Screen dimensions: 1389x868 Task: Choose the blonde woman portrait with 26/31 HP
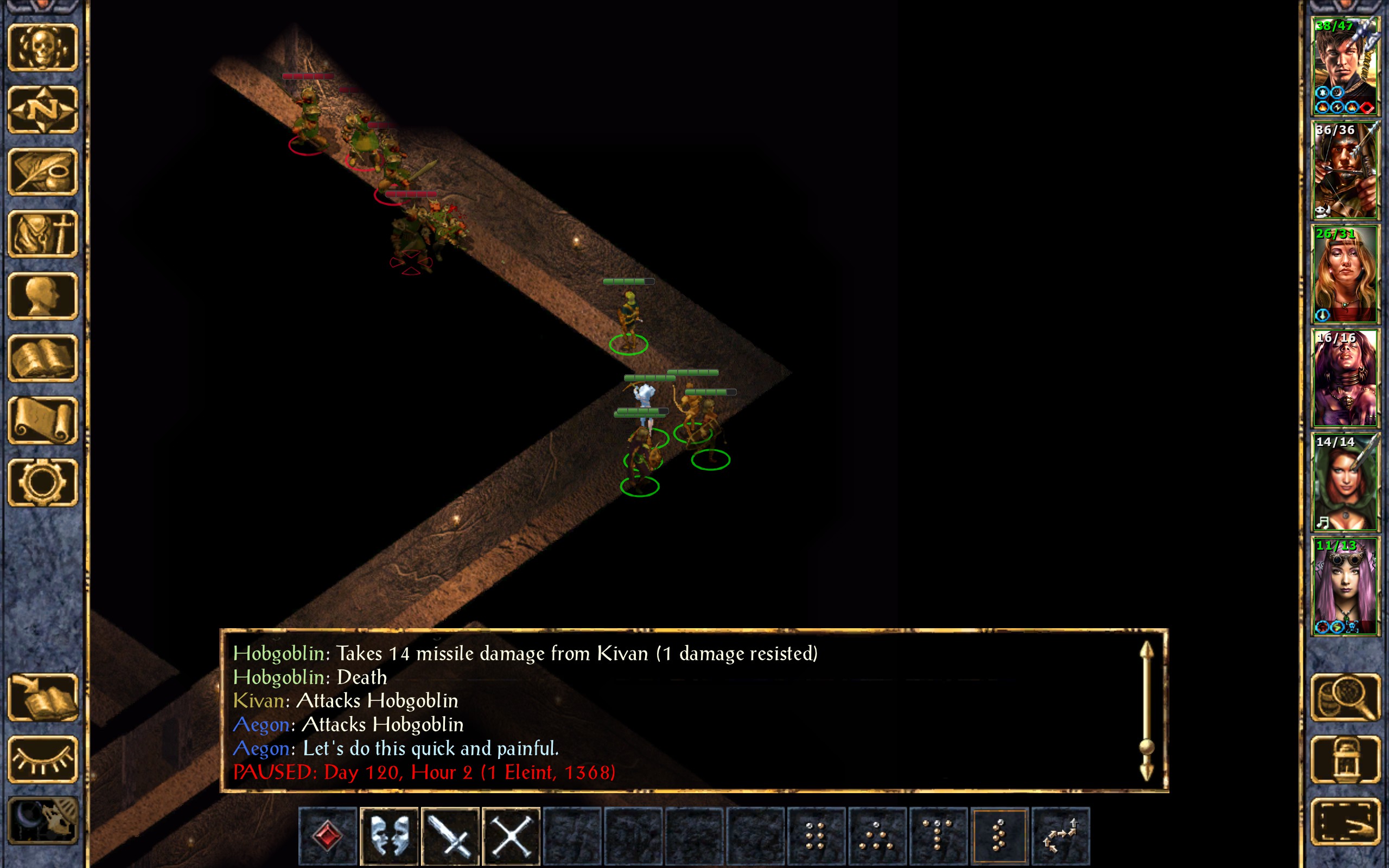(1345, 274)
